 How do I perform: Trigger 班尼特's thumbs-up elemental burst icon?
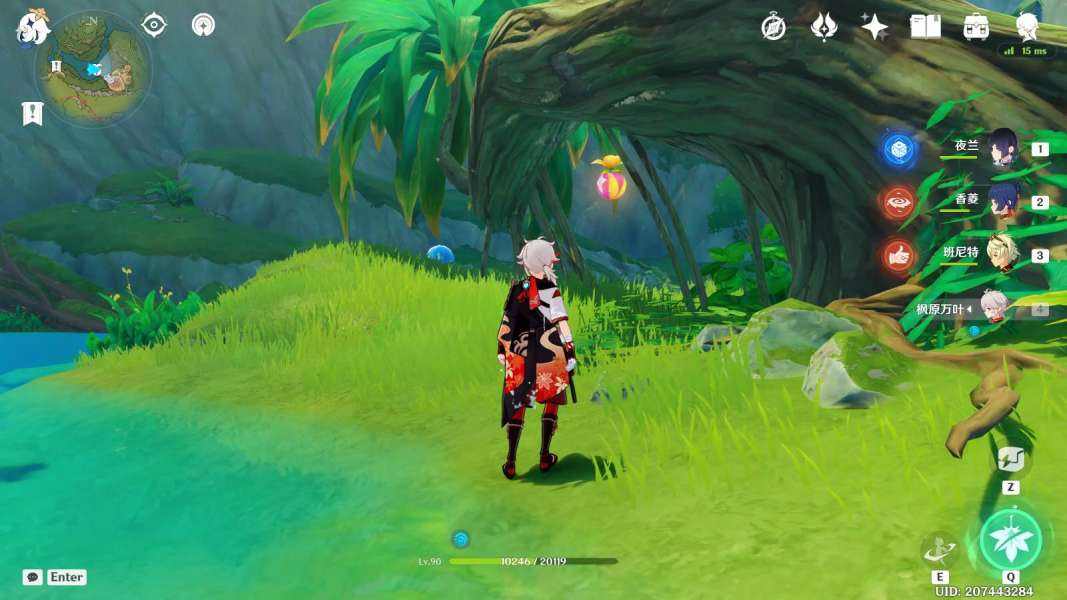click(x=898, y=256)
